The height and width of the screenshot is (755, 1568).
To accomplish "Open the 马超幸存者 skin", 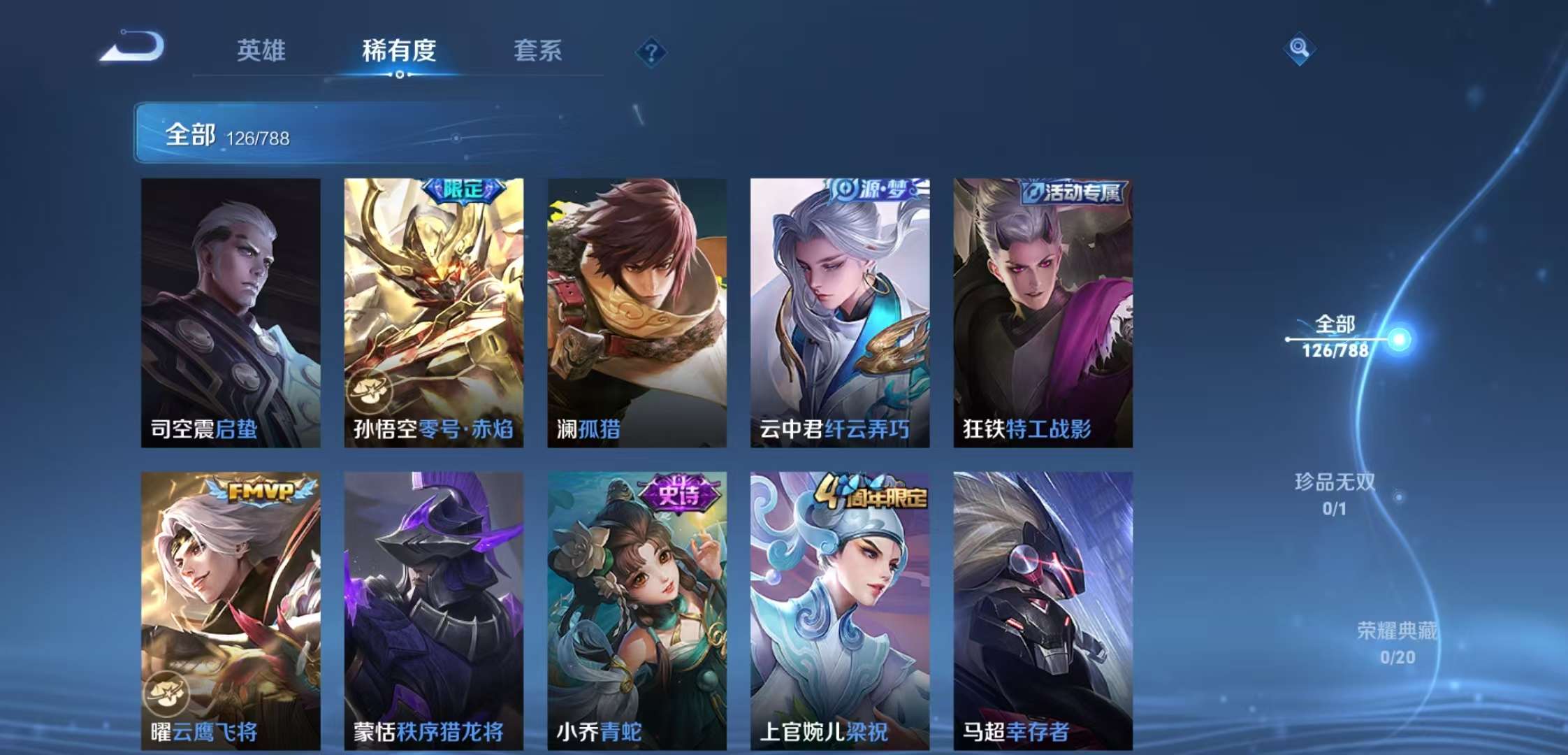I will (x=1041, y=608).
